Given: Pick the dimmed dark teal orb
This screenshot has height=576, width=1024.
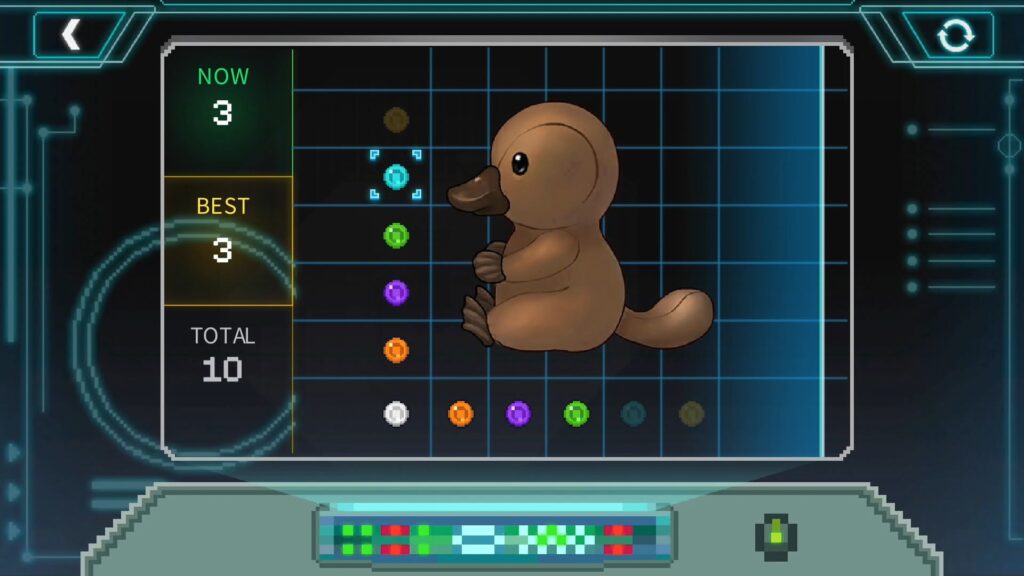Looking at the screenshot, I should click(x=633, y=413).
